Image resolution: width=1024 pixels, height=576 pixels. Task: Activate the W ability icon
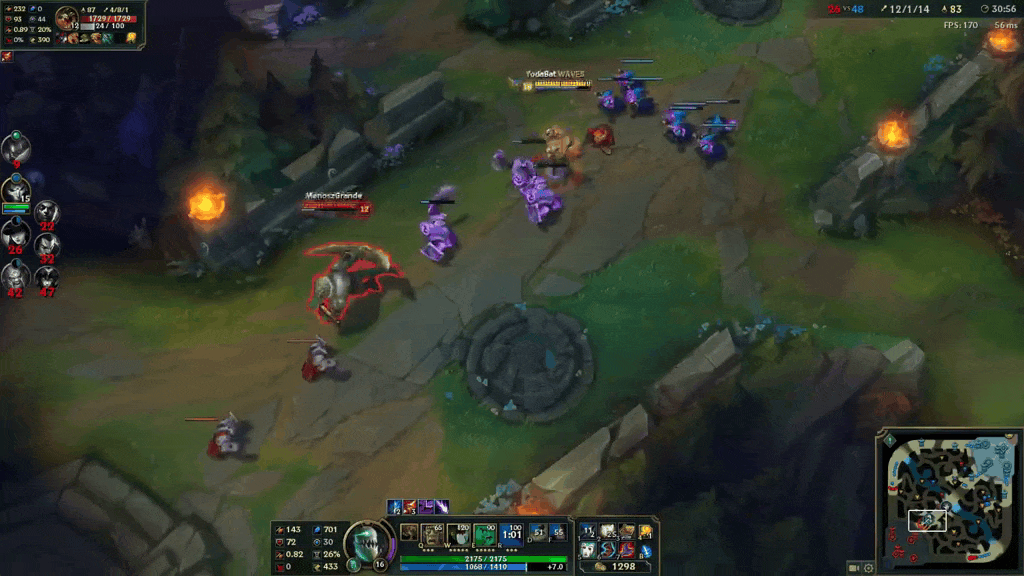point(460,534)
